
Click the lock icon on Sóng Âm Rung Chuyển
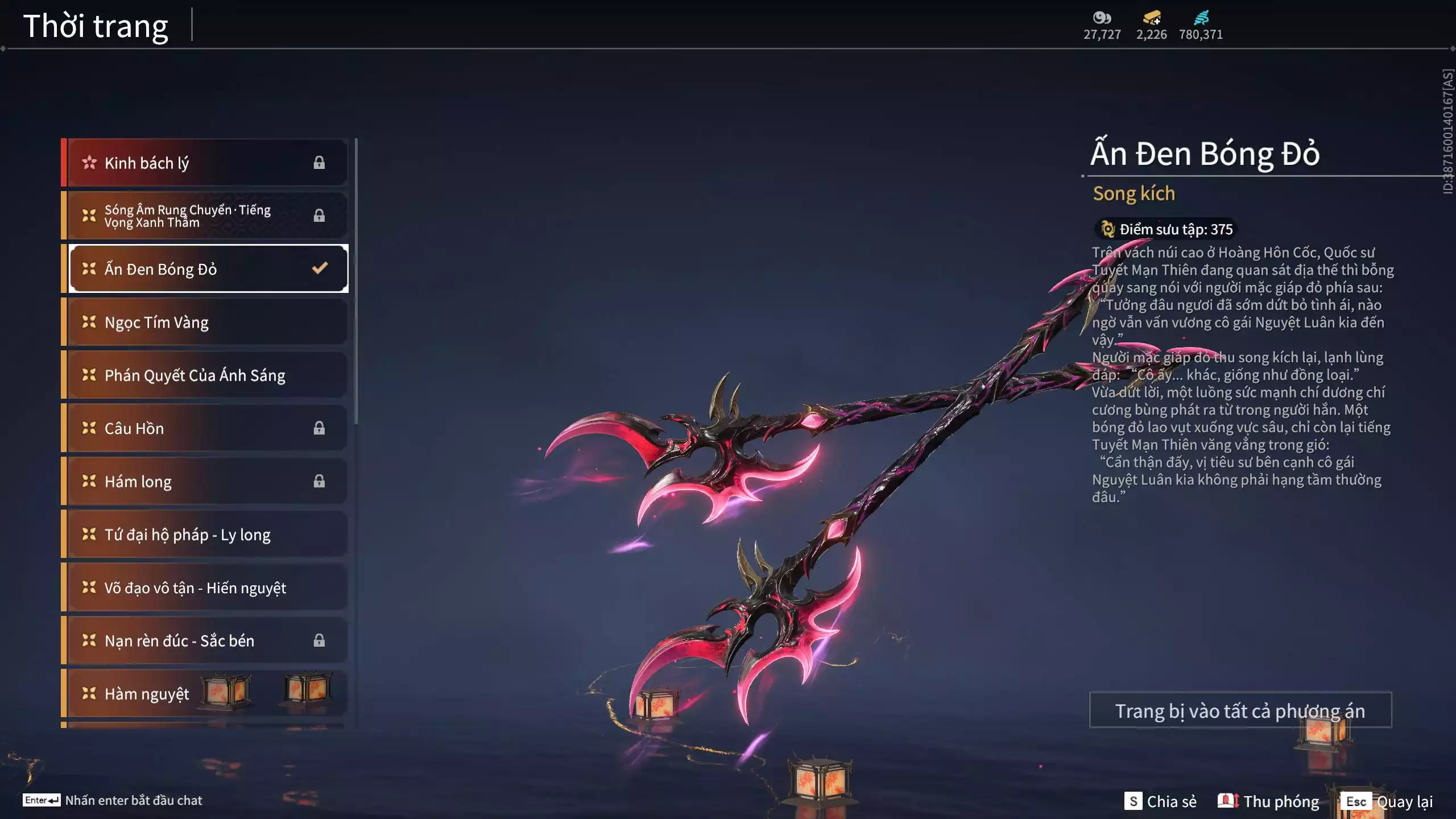pyautogui.click(x=319, y=214)
